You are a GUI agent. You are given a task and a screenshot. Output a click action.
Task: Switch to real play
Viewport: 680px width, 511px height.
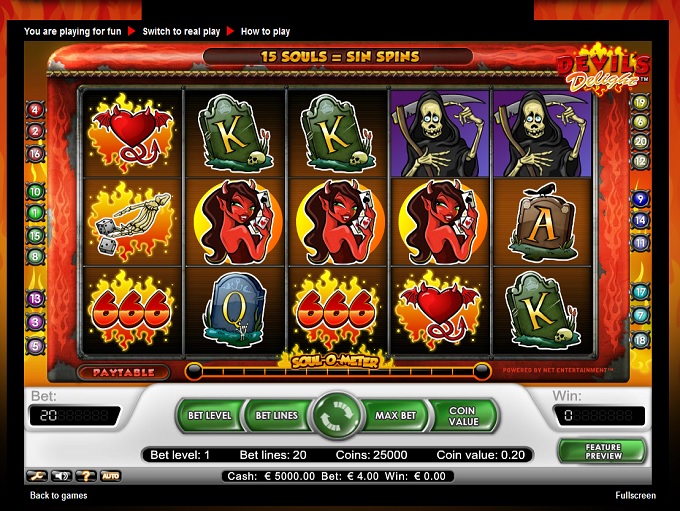pyautogui.click(x=182, y=31)
